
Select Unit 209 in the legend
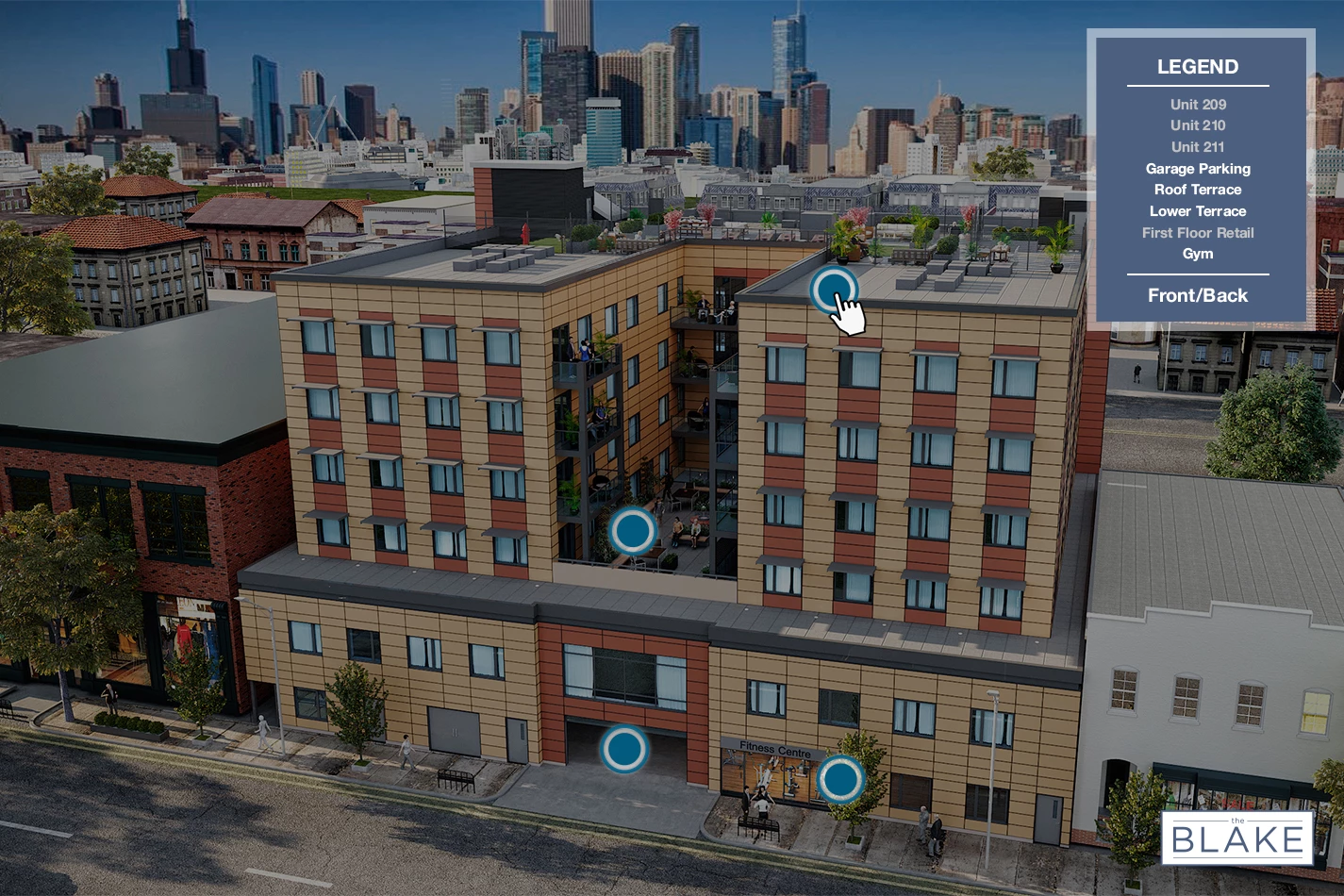pyautogui.click(x=1198, y=105)
